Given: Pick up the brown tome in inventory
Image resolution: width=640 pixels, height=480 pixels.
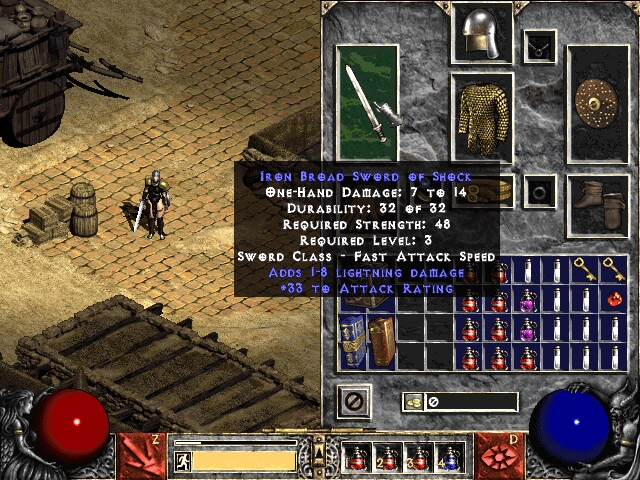Looking at the screenshot, I should click(382, 339).
